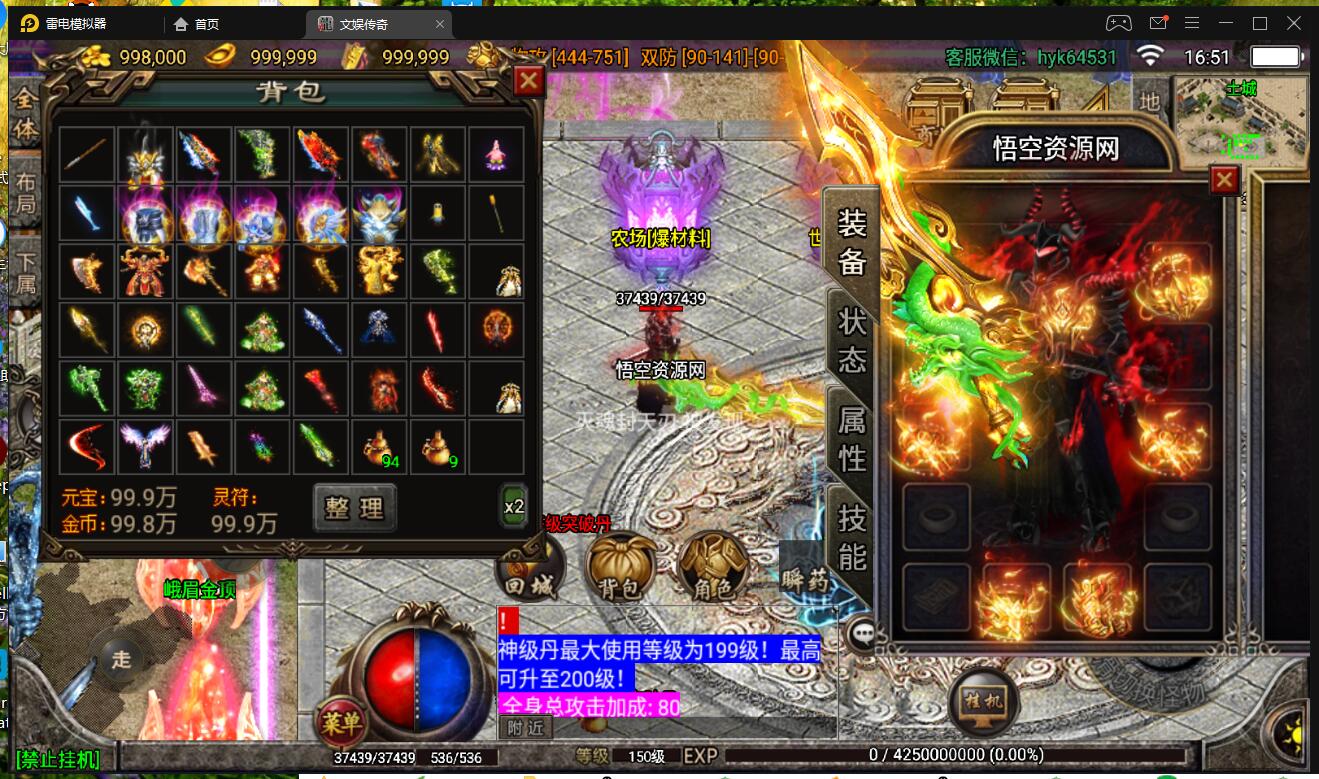Toggle the 走 walk button
Viewport: 1319px width, 779px height.
[x=121, y=659]
